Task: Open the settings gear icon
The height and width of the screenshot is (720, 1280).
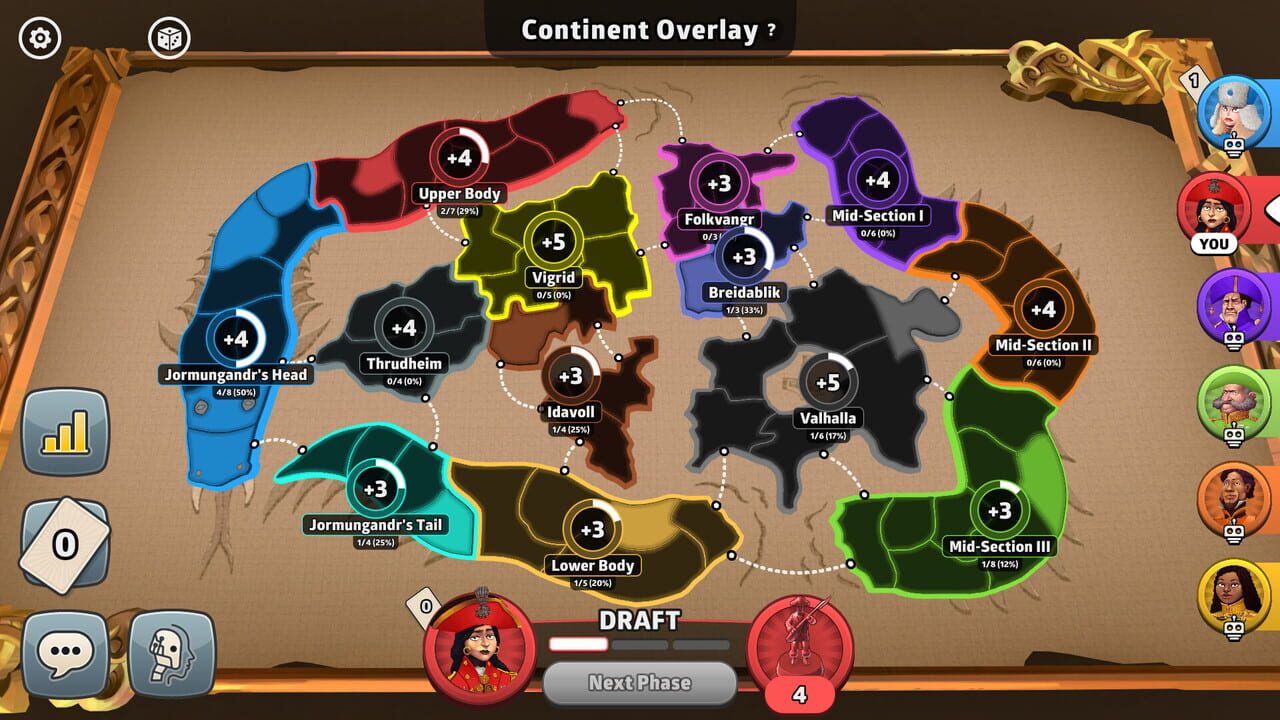Action: coord(38,36)
